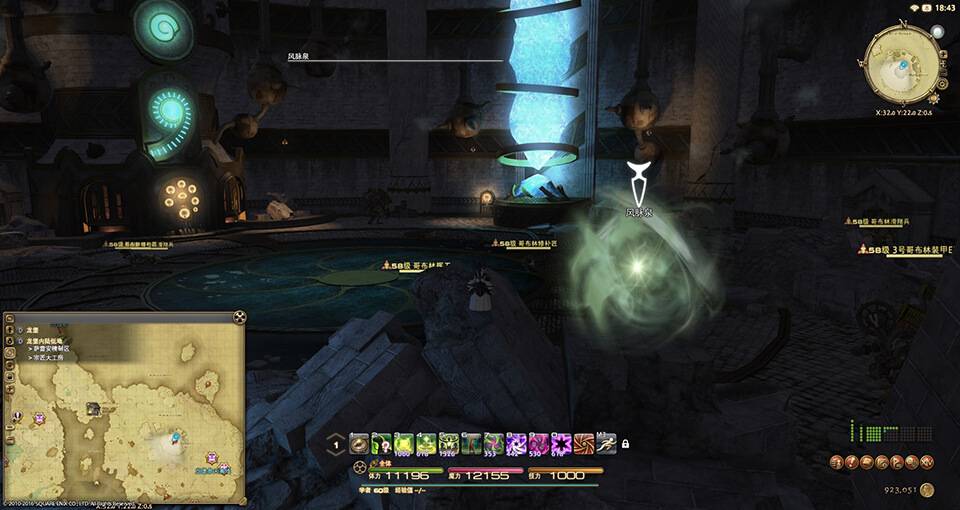Toggle the hotbar padlock
Screen dimensions: 960x510
pyautogui.click(x=625, y=444)
